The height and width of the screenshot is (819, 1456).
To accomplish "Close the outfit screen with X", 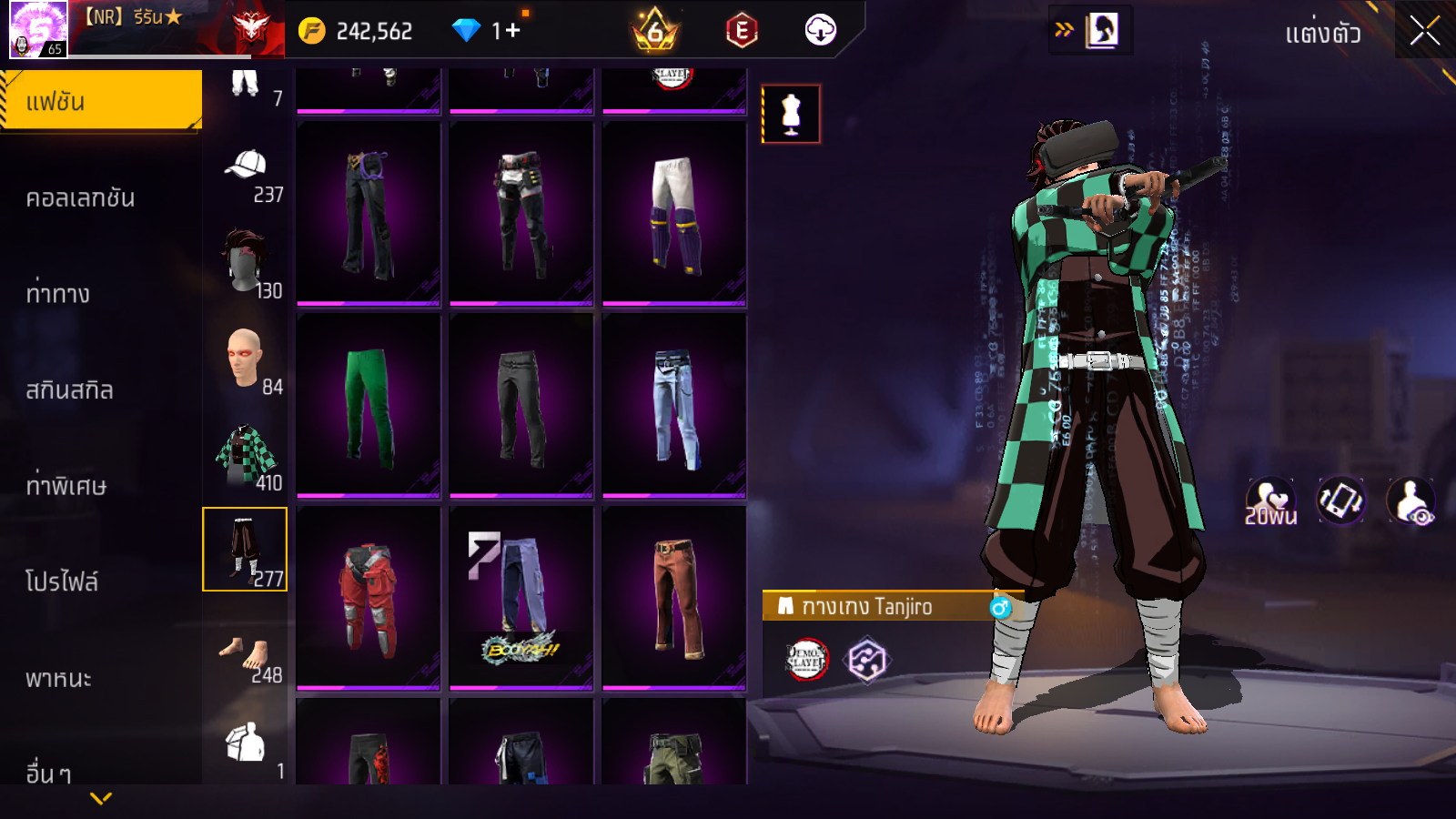I will 1424,32.
